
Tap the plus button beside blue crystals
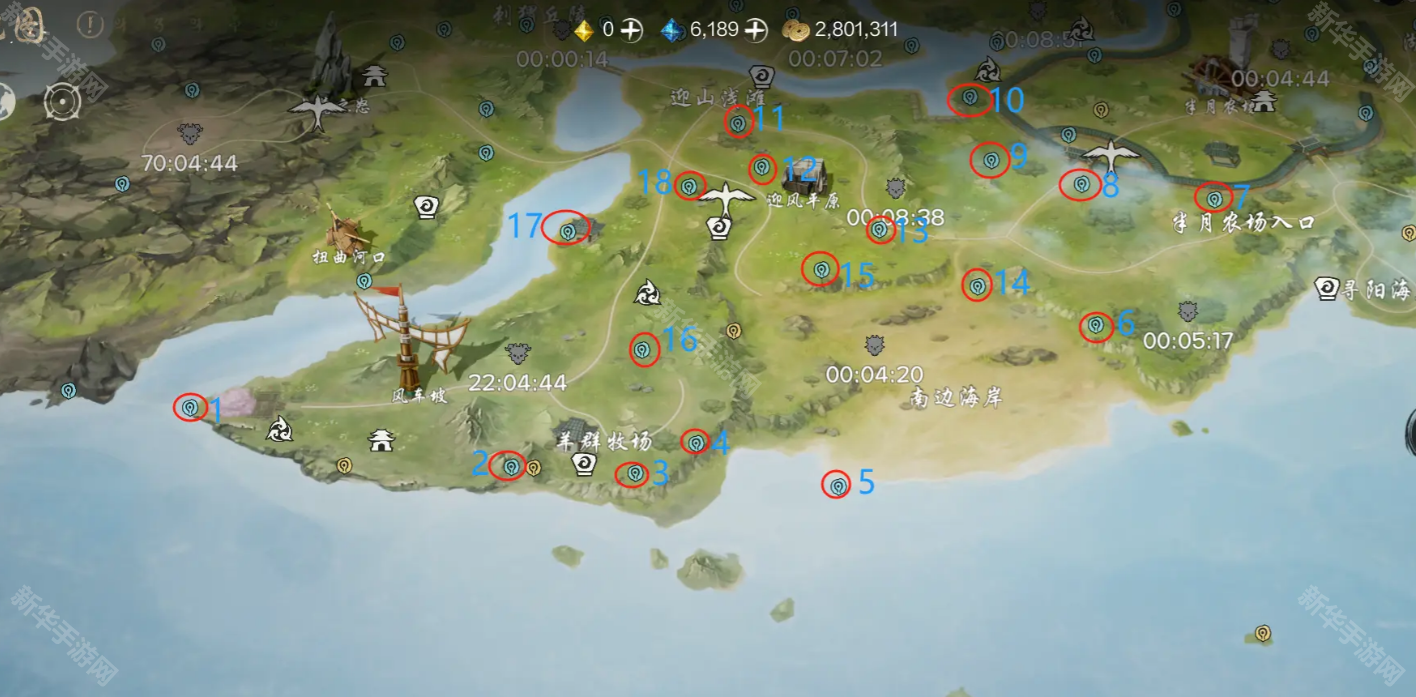coord(756,30)
